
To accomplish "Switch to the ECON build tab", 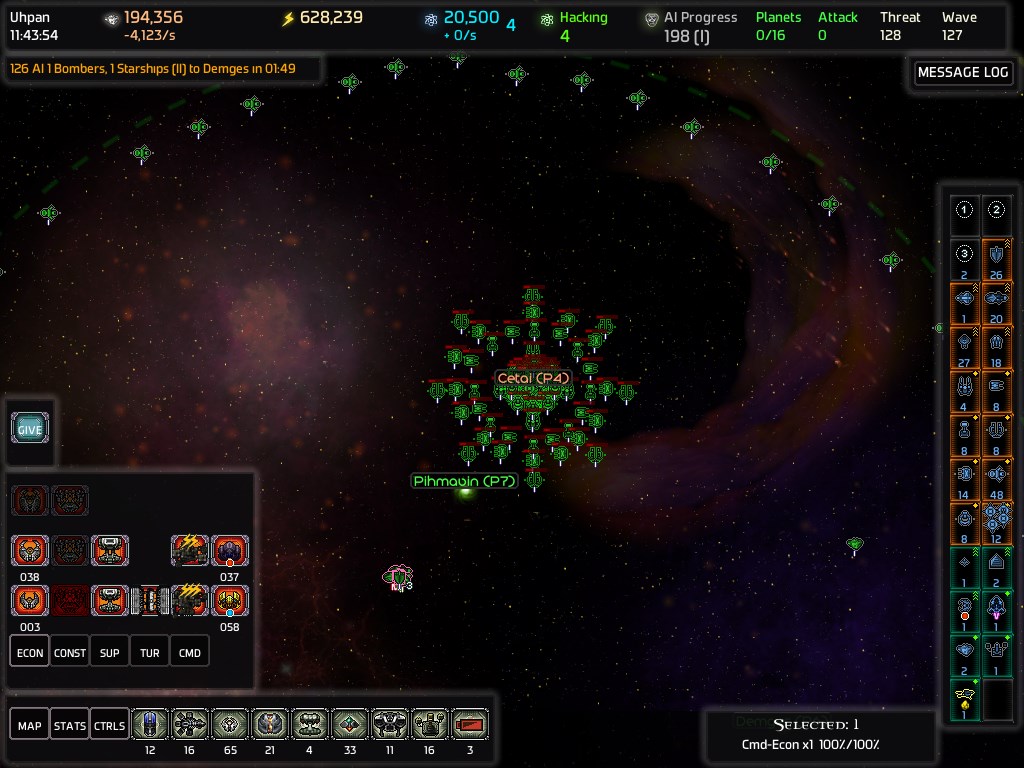I will tap(30, 652).
